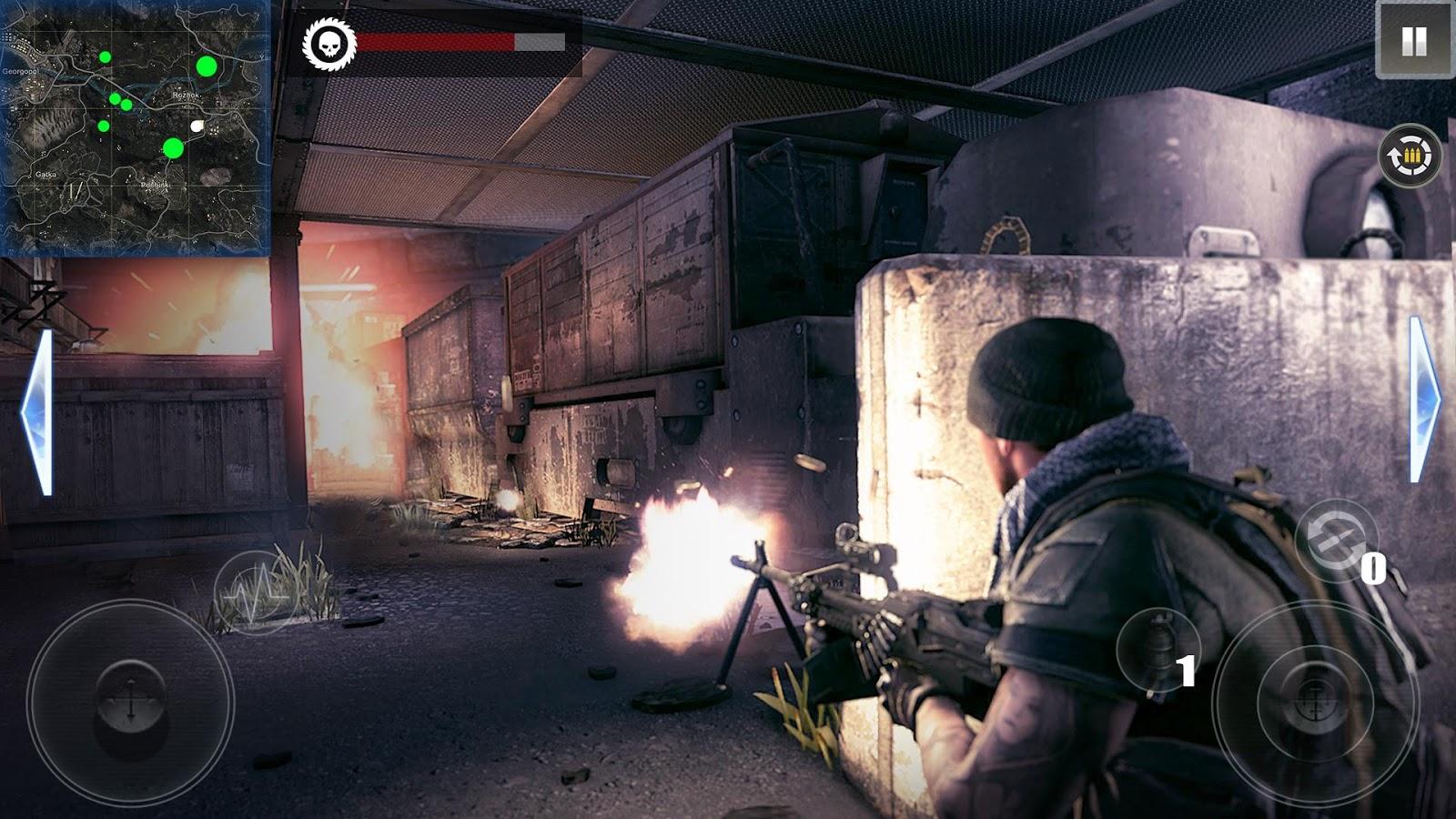Move to the right cover arrow
Screen dimensions: 1456x819
pos(1423,399)
